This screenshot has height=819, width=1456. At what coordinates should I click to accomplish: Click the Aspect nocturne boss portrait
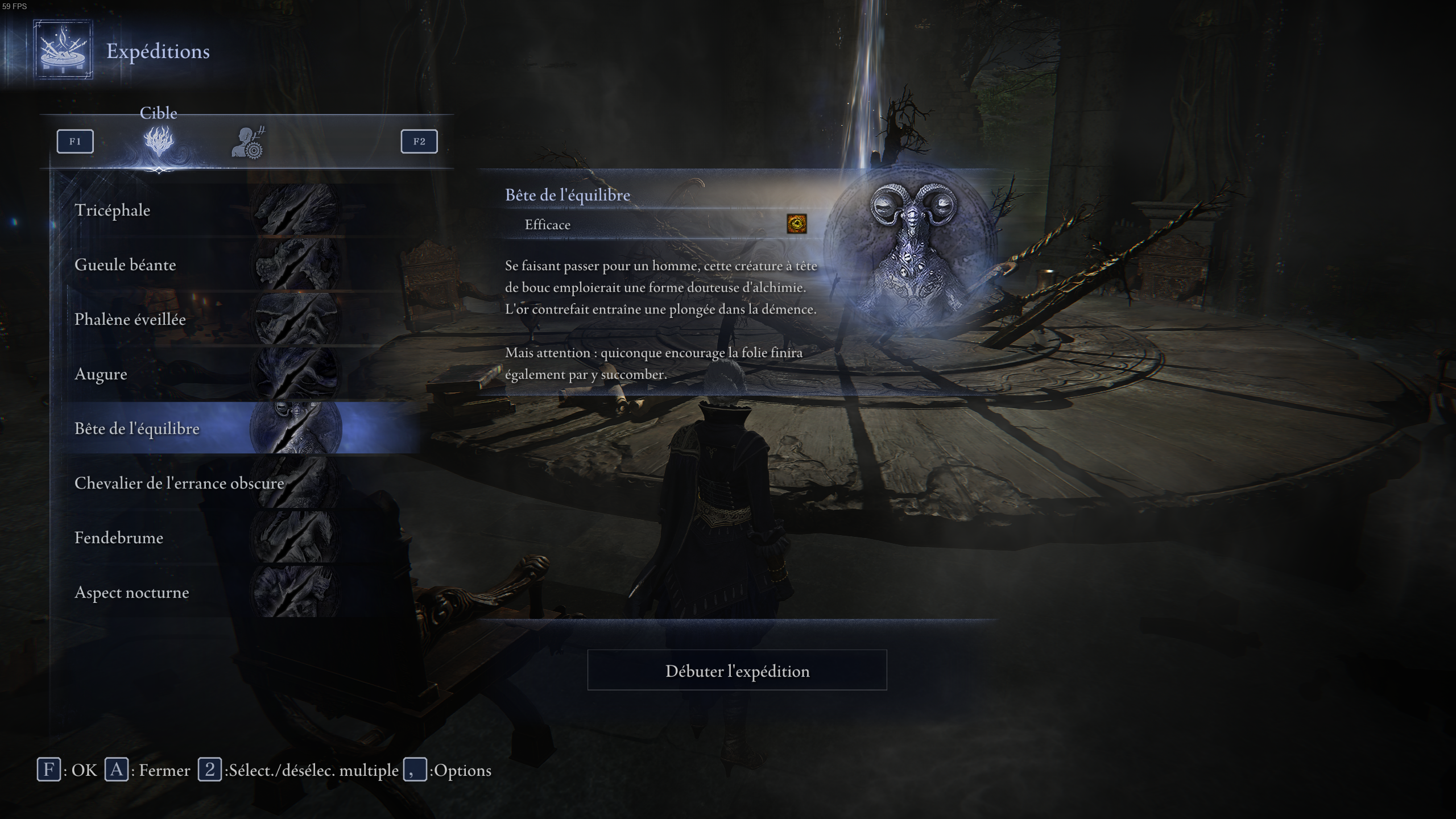tap(296, 591)
